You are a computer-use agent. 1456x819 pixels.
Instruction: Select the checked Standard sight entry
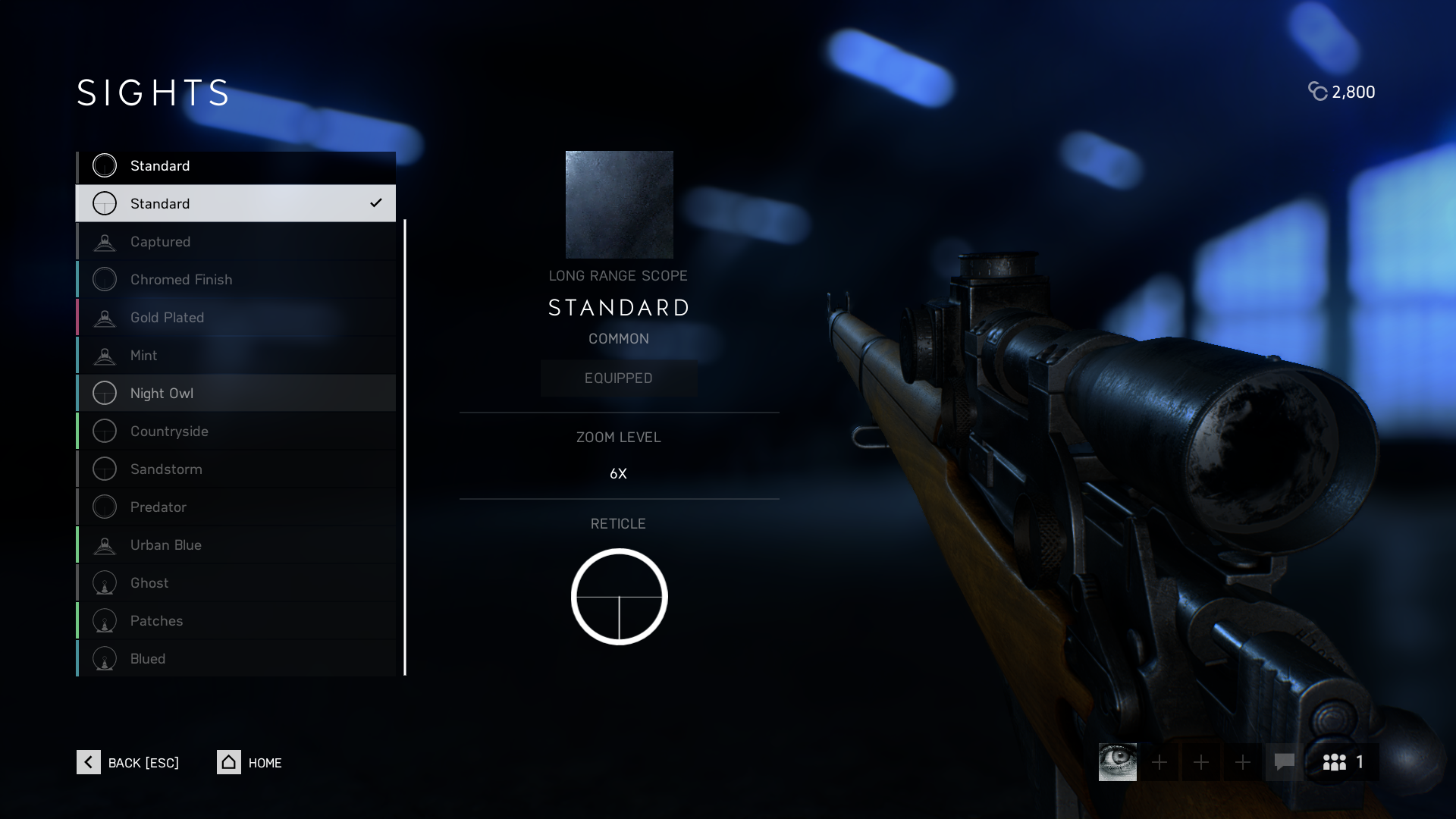pyautogui.click(x=236, y=203)
